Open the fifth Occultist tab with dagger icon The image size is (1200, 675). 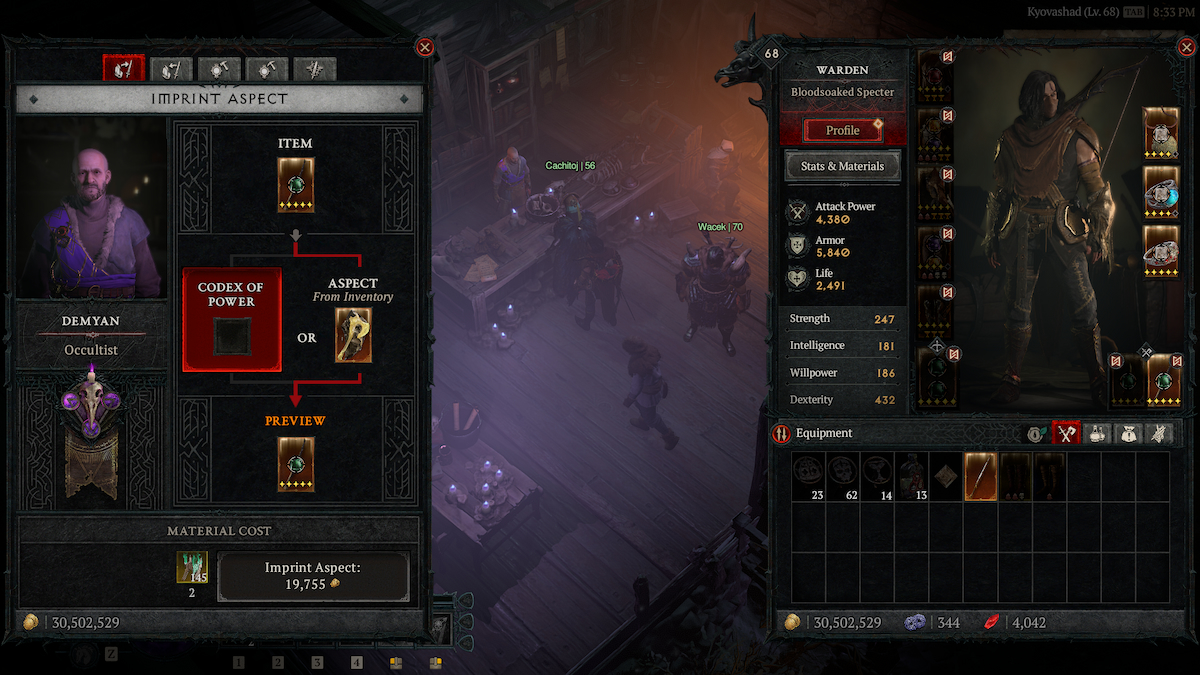[315, 69]
